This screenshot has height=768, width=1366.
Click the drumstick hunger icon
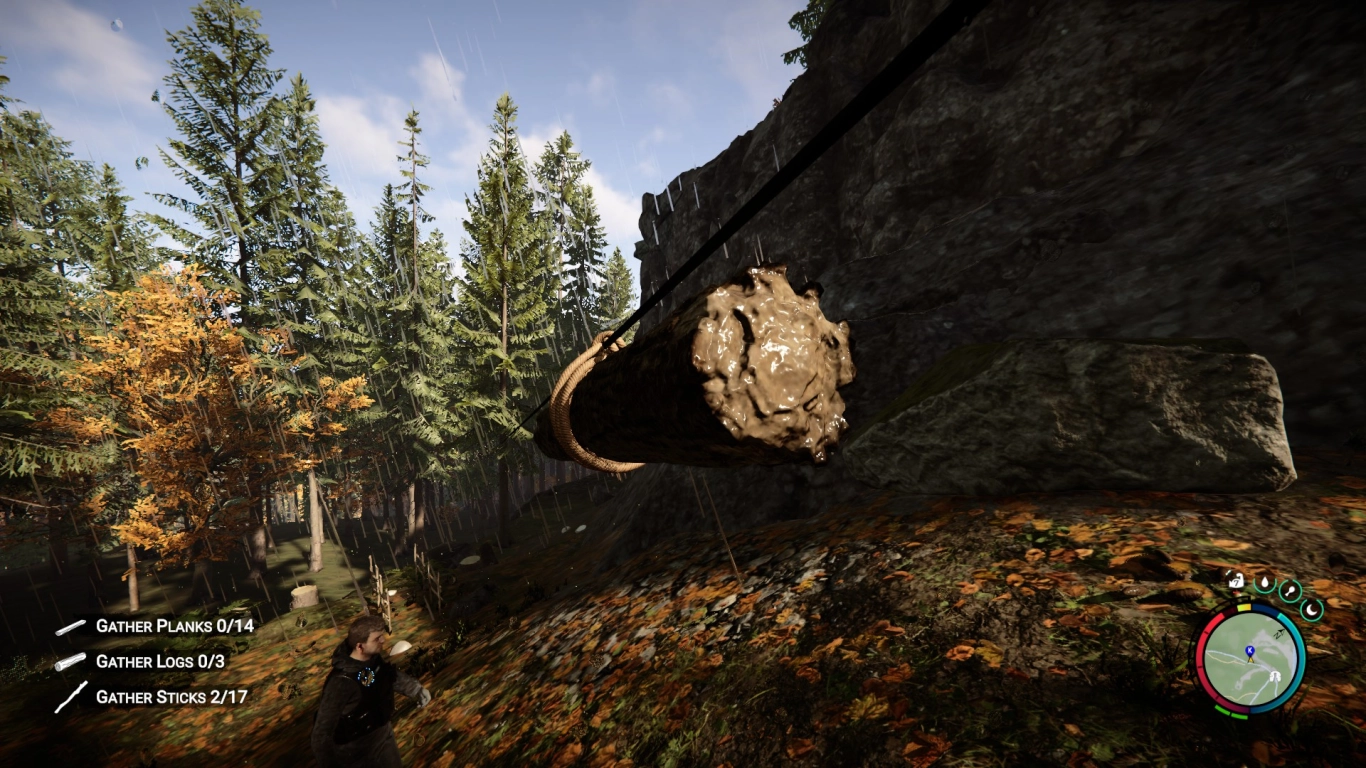(x=1290, y=591)
